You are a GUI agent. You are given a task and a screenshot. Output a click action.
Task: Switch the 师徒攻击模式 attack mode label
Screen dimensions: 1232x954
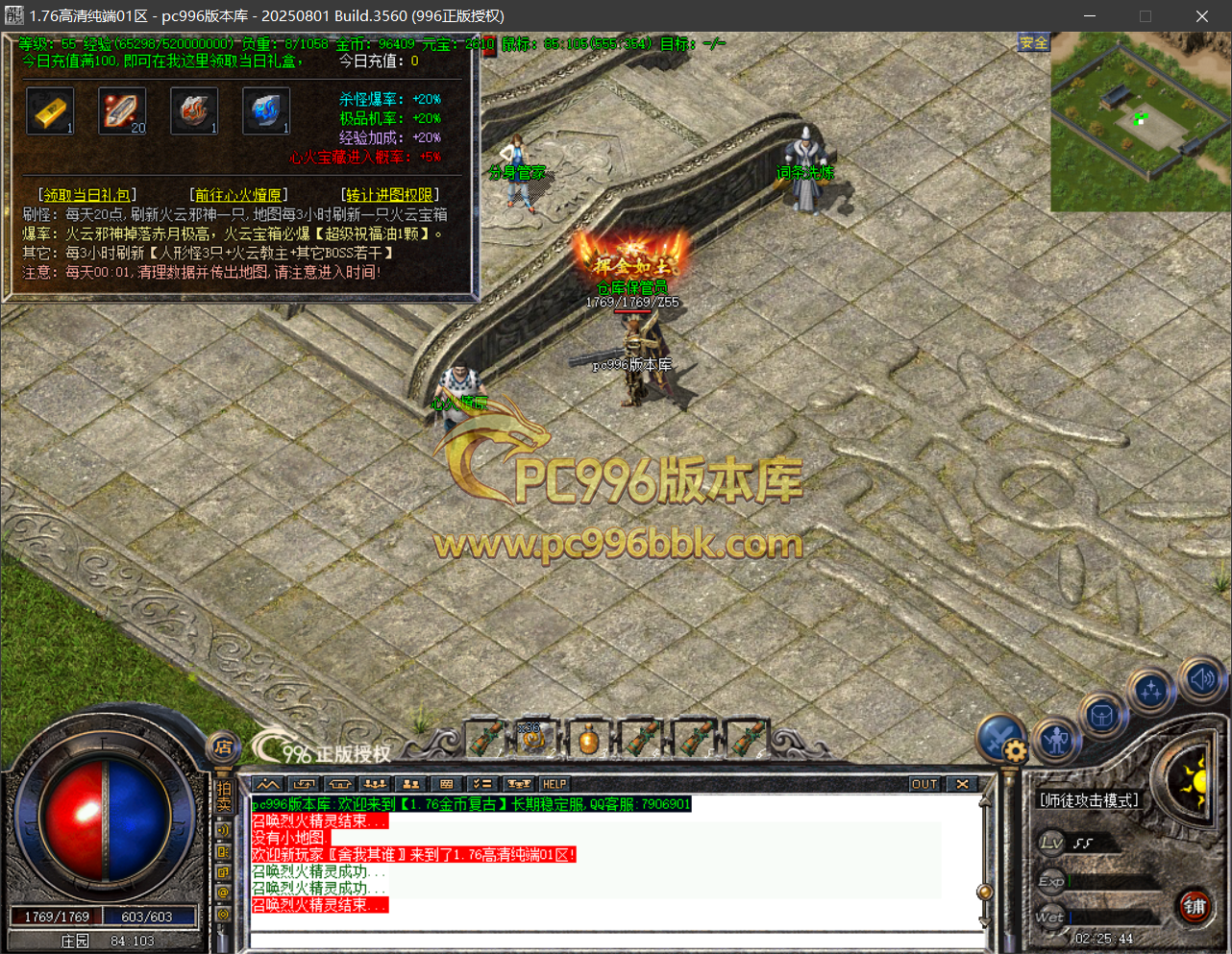tap(1089, 800)
